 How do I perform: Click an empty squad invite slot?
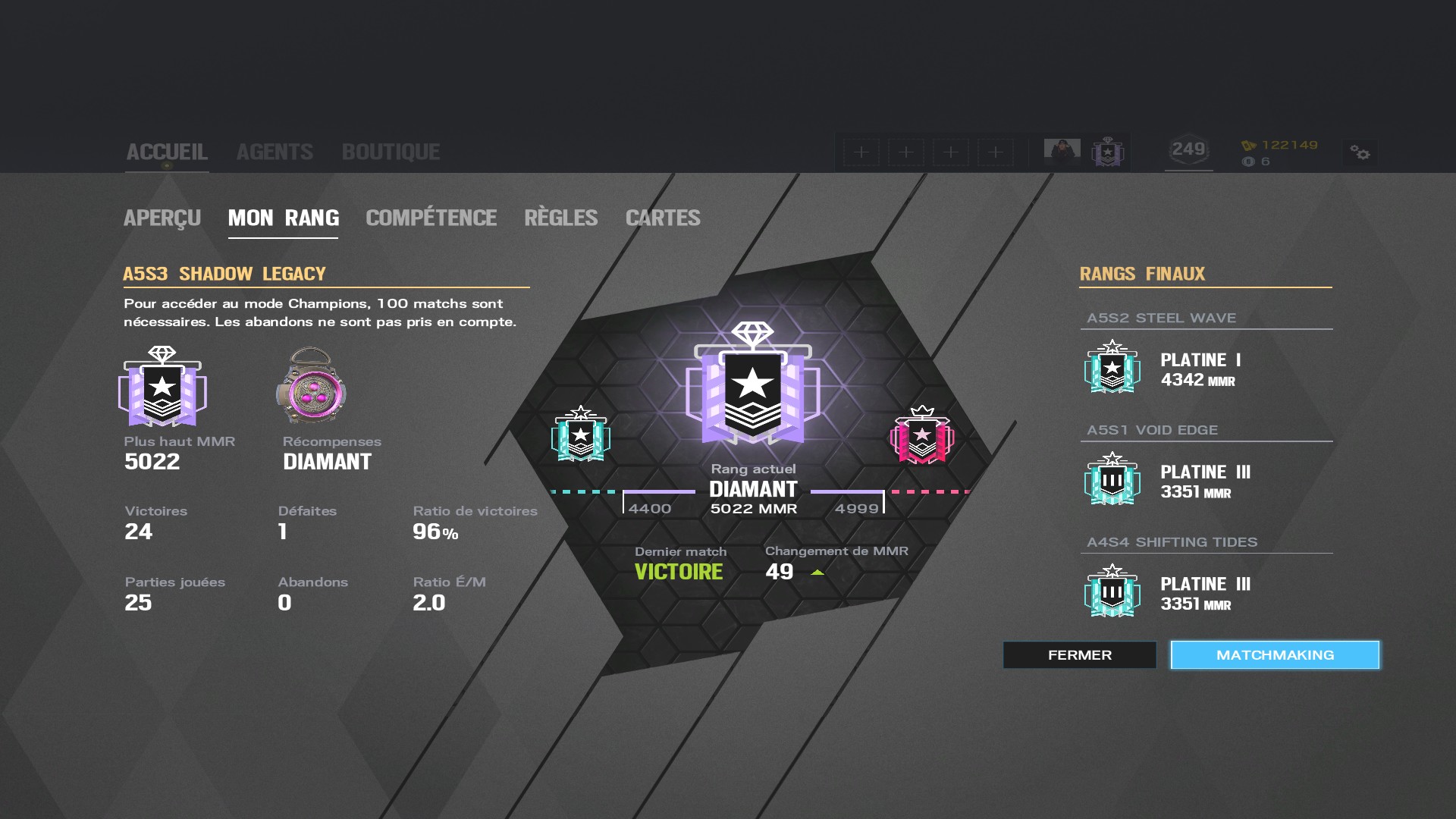click(860, 152)
